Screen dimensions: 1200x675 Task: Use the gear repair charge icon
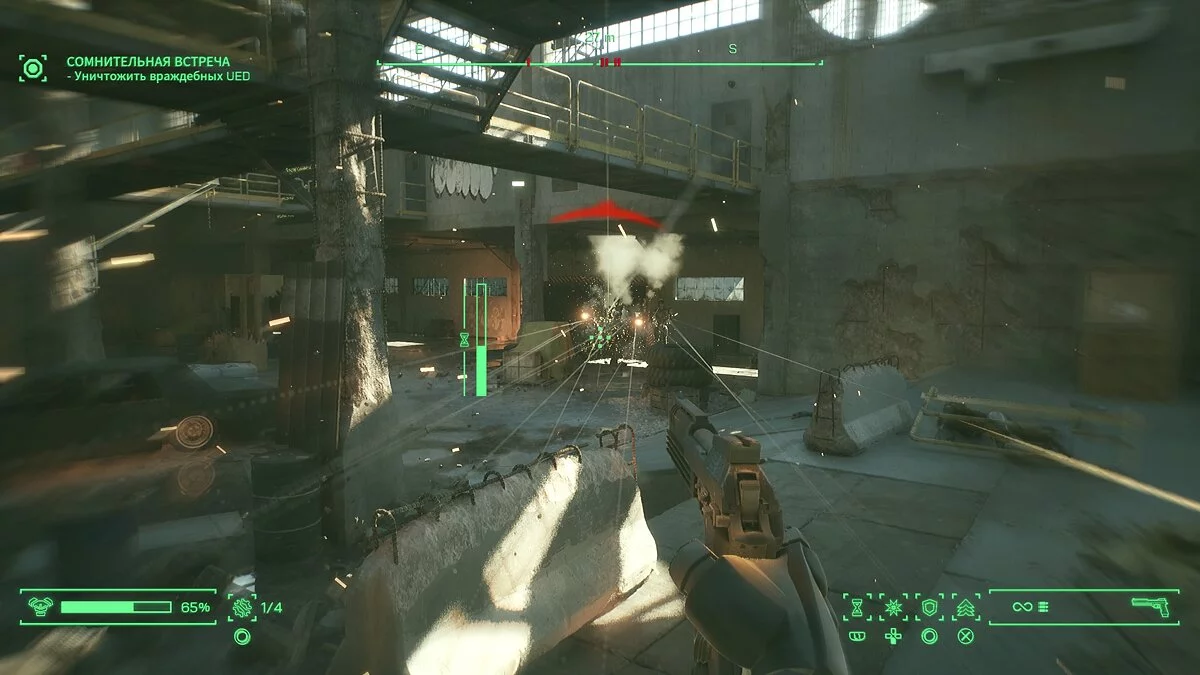(241, 606)
